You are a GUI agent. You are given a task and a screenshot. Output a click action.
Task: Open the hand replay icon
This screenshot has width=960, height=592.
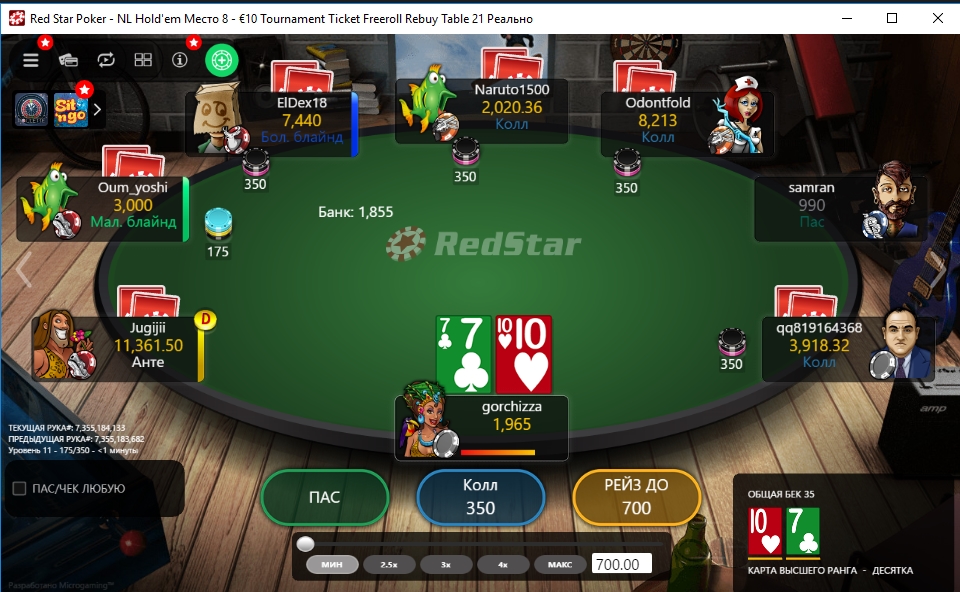coord(106,60)
